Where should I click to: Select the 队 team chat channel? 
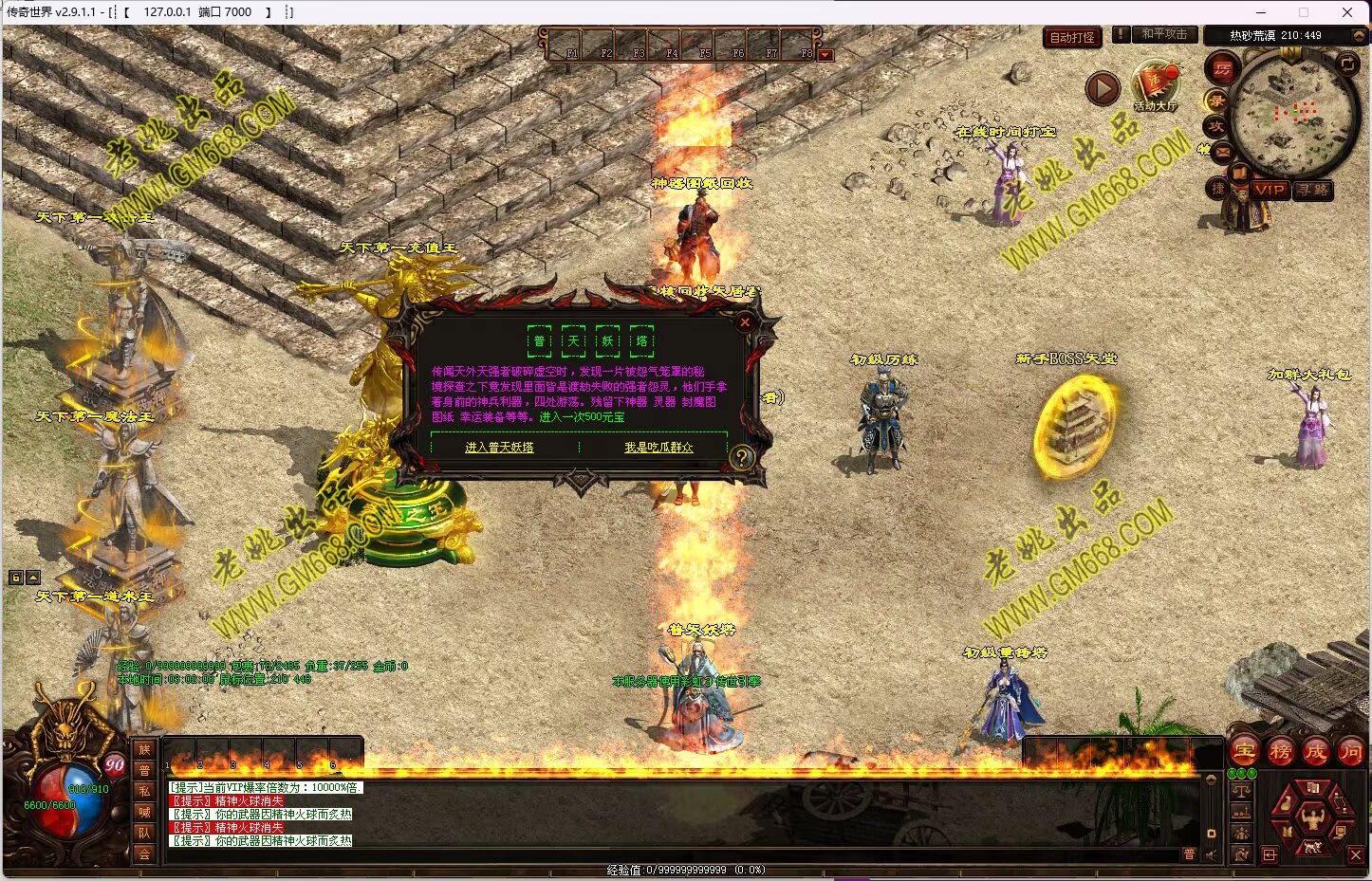[x=144, y=833]
